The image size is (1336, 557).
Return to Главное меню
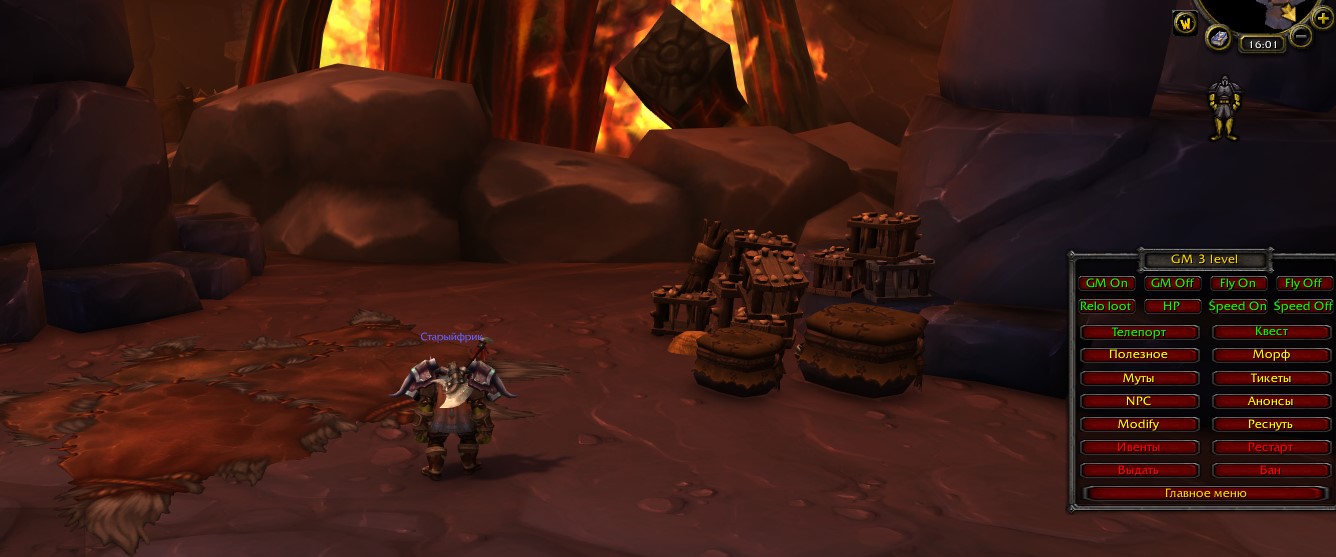(1205, 494)
